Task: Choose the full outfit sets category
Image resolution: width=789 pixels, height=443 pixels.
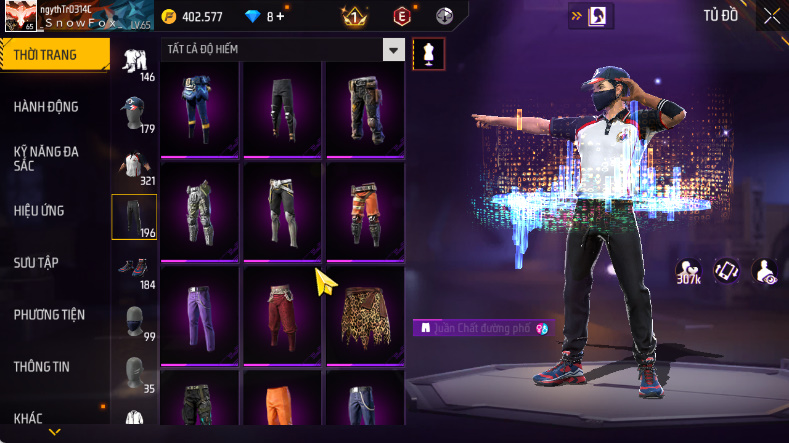Action: pyautogui.click(x=134, y=62)
